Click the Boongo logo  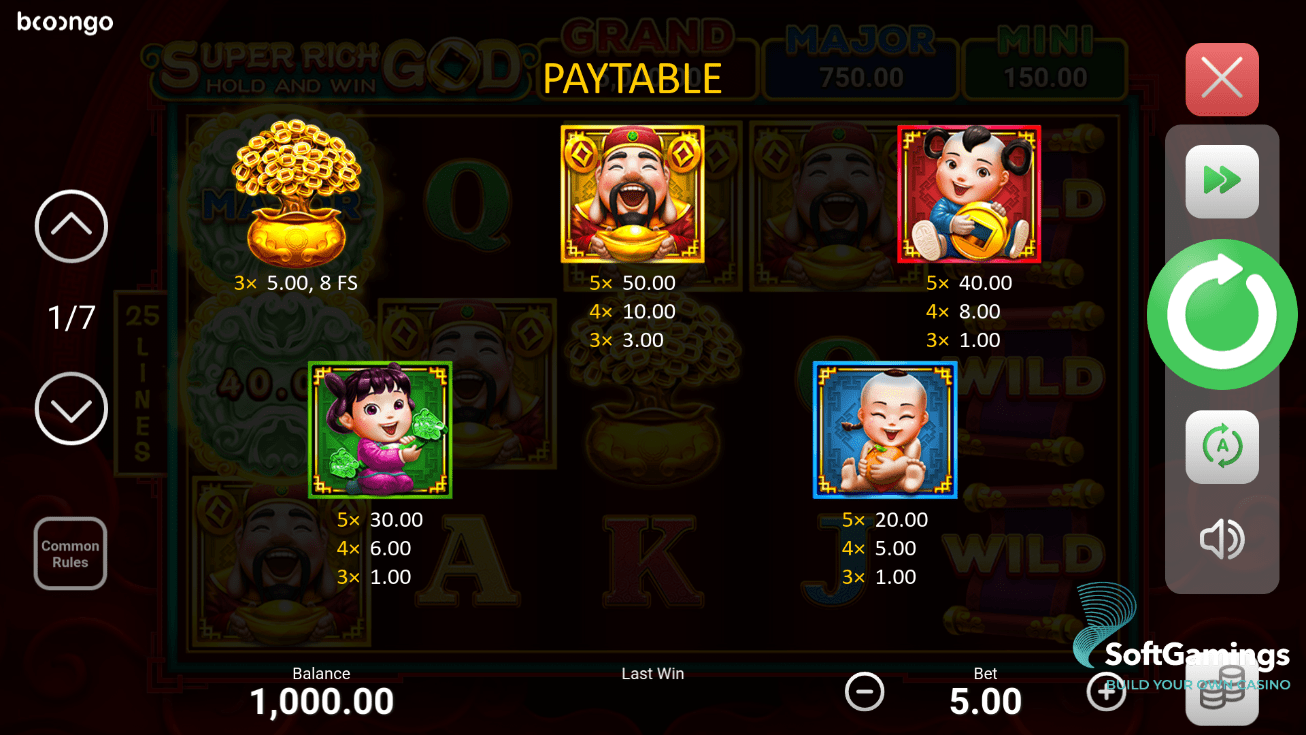click(x=64, y=22)
